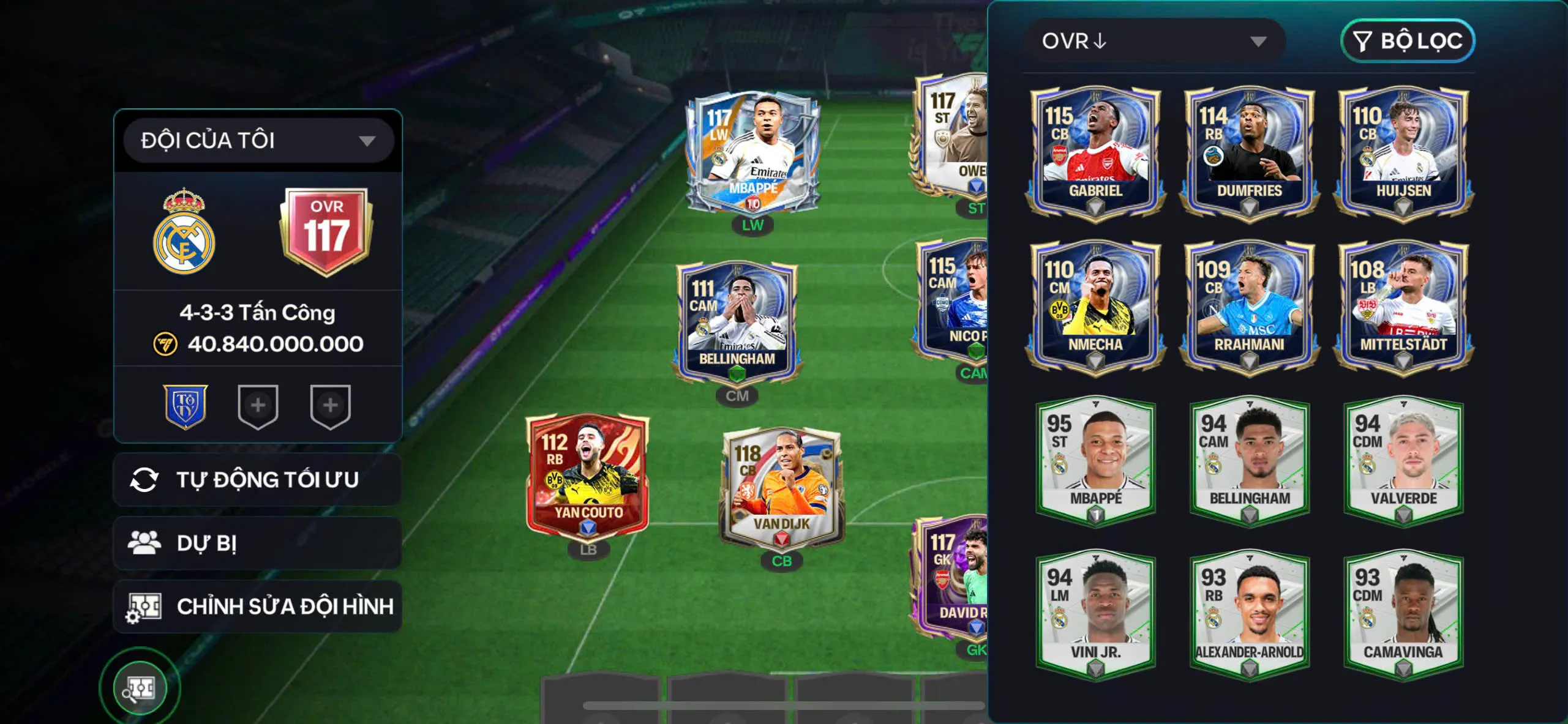This screenshot has width=1568, height=724.
Task: Select the 110 CM Nmecha card
Action: 1095,304
